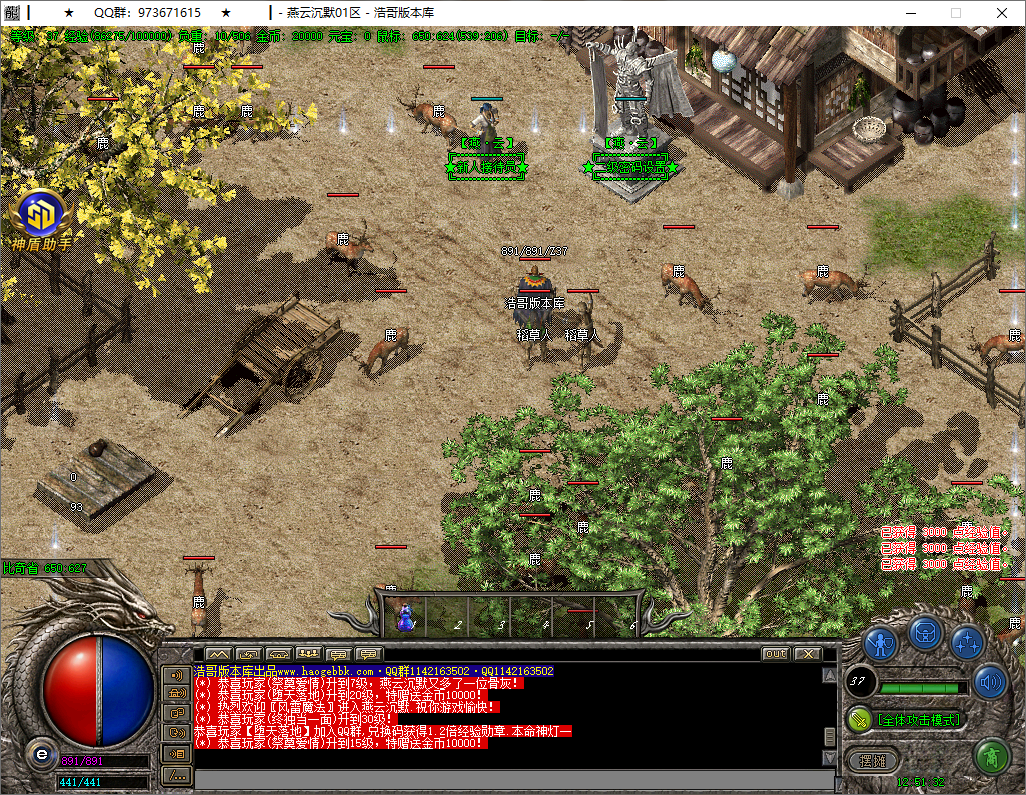The height and width of the screenshot is (795, 1026).
Task: Toggle the sound speaker button
Action: [x=990, y=681]
